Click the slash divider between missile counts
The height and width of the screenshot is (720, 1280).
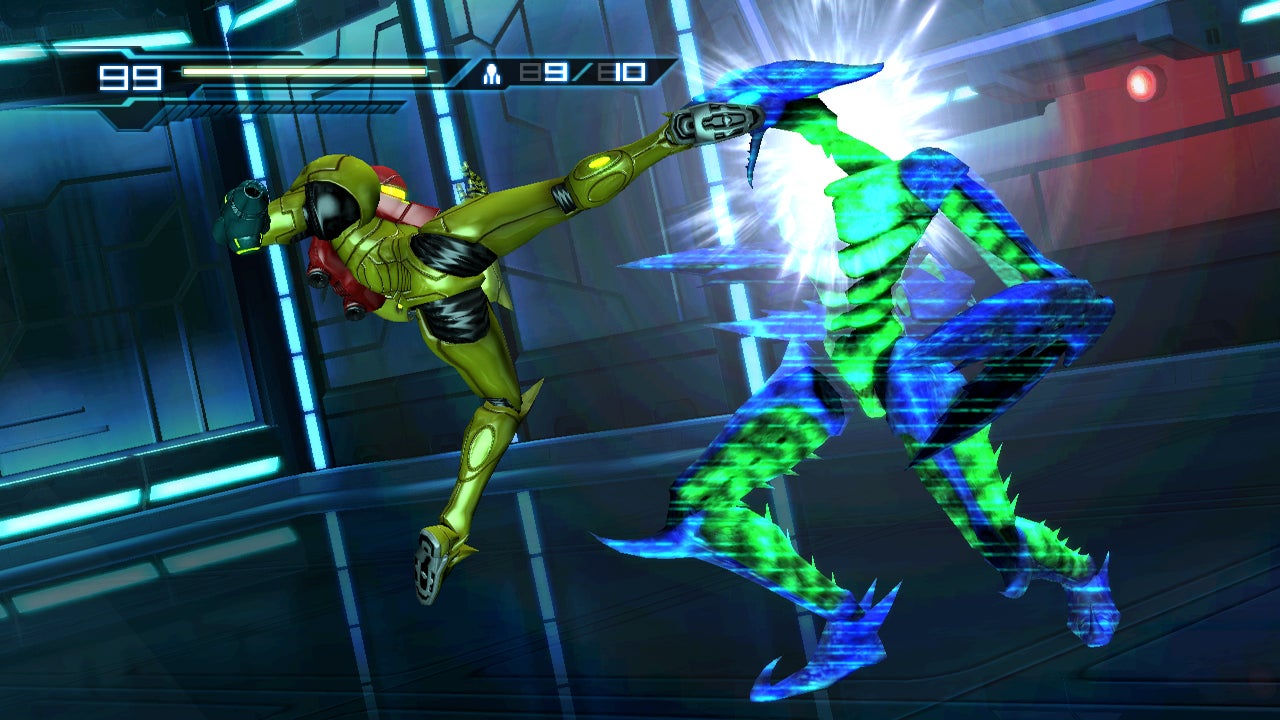coord(580,71)
